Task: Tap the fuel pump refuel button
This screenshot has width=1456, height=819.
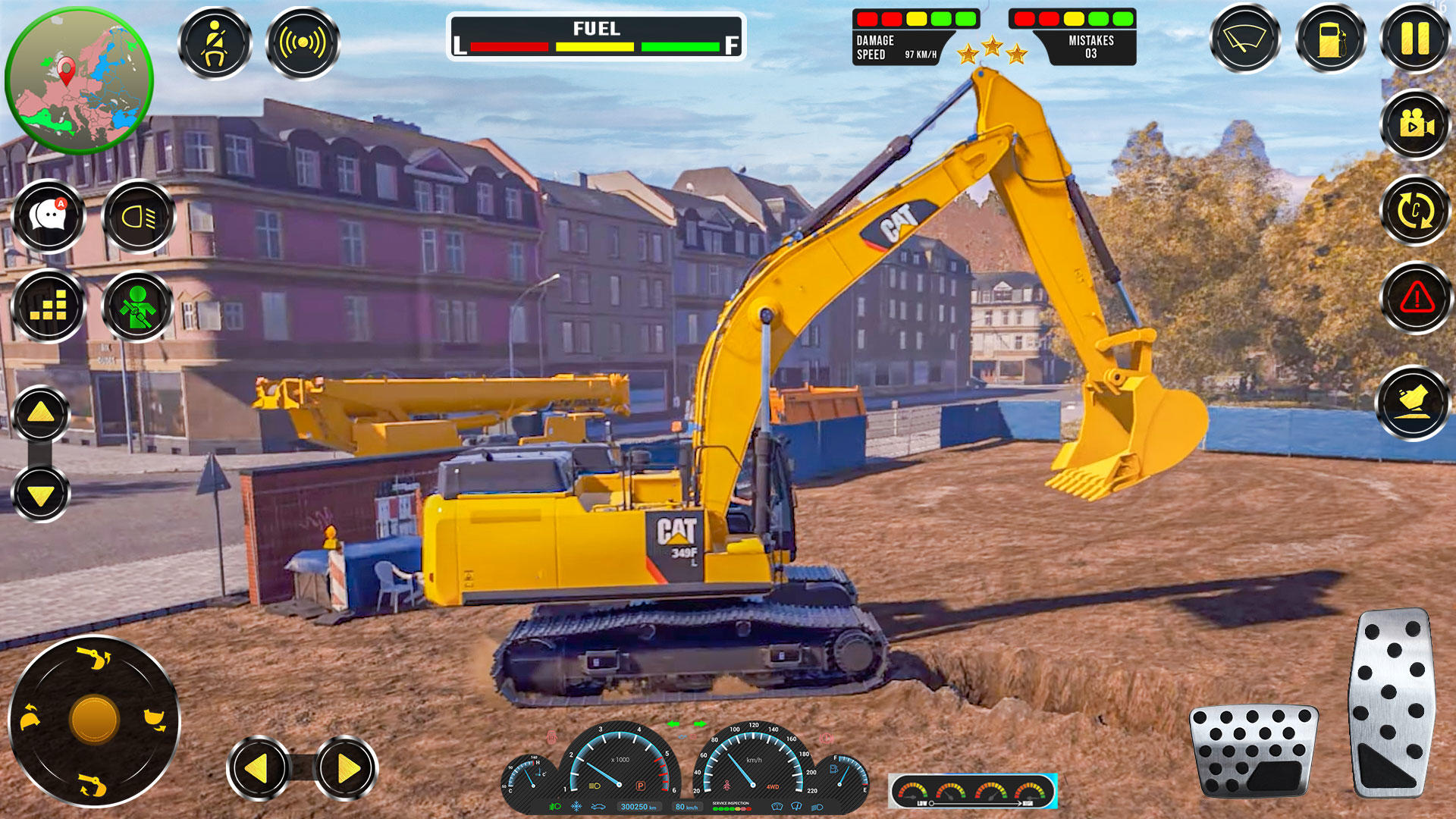Action: point(1331,39)
